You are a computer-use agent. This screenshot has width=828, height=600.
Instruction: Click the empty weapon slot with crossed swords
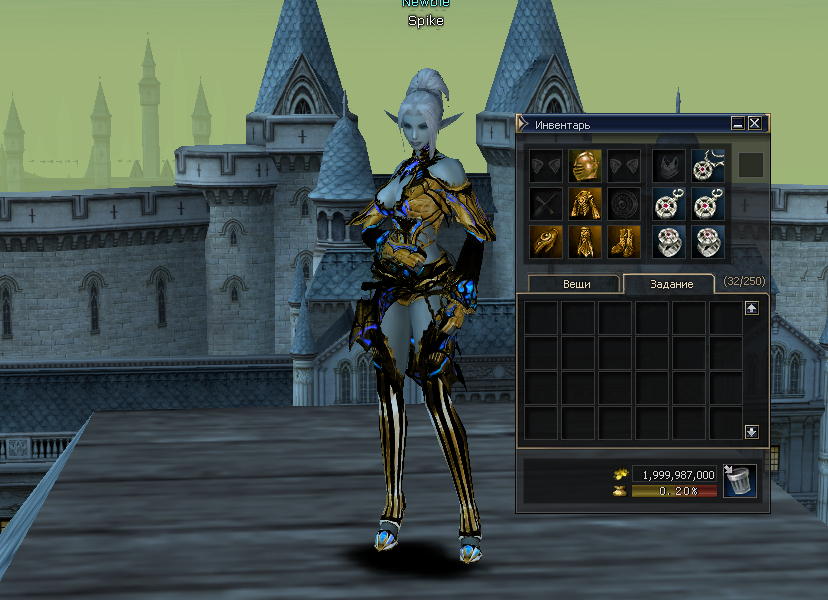click(545, 203)
